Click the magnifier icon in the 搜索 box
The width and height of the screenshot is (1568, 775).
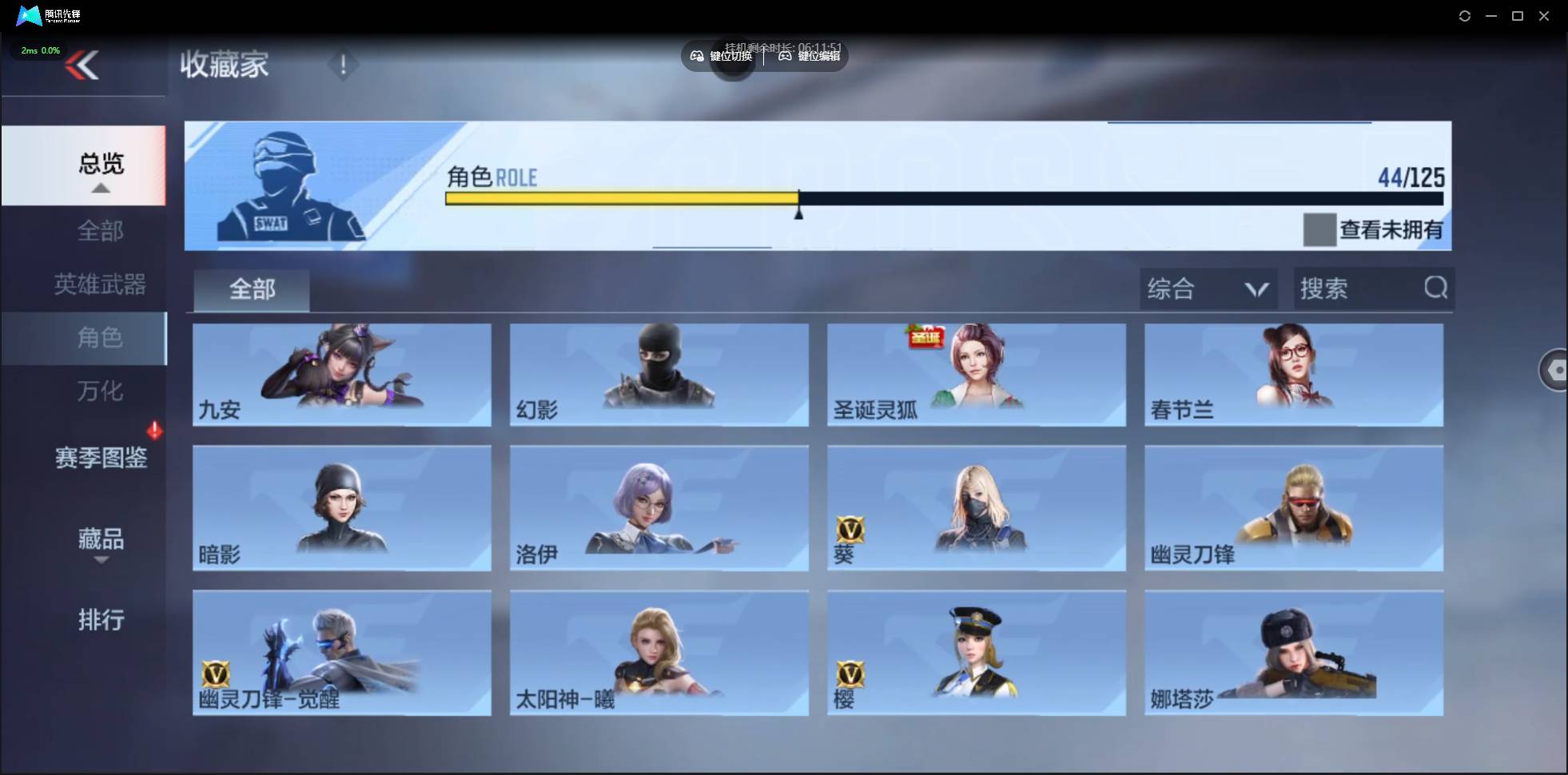coord(1436,288)
